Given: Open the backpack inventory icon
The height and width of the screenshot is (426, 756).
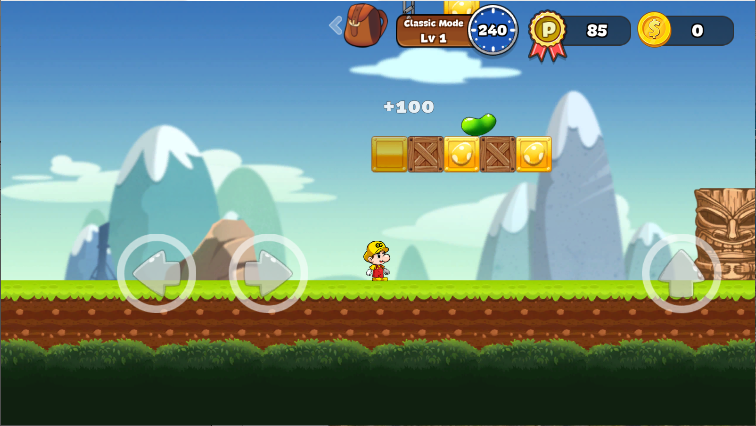Looking at the screenshot, I should coord(365,25).
